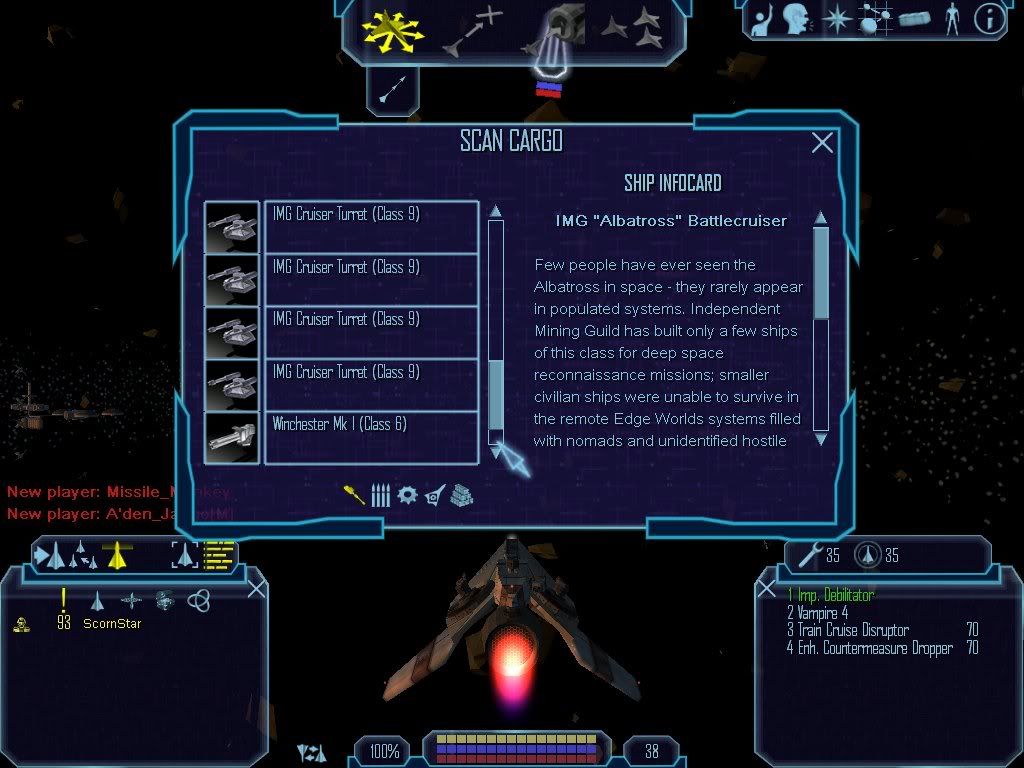Image resolution: width=1024 pixels, height=768 pixels.
Task: Close the Scan Cargo window
Action: tap(822, 143)
